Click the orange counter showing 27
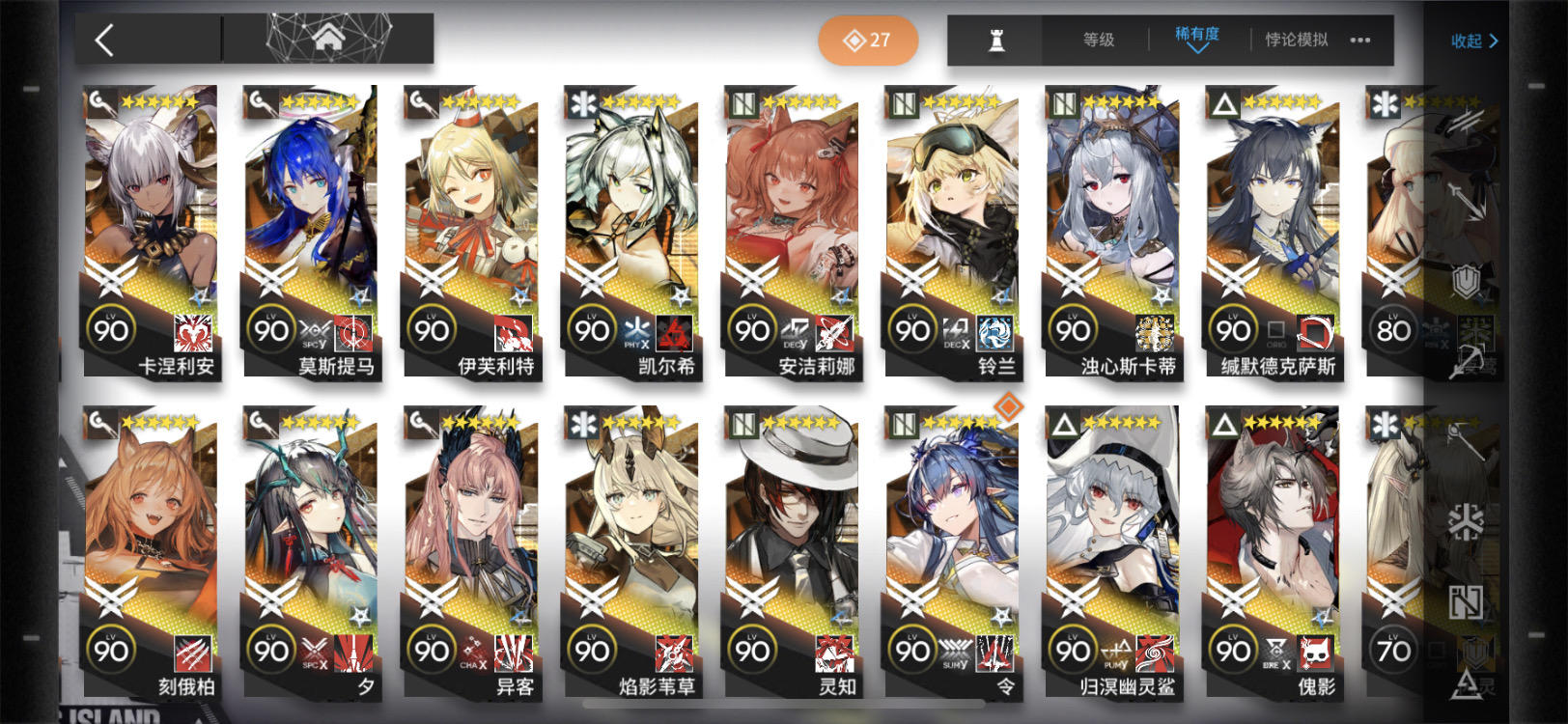 coord(868,40)
